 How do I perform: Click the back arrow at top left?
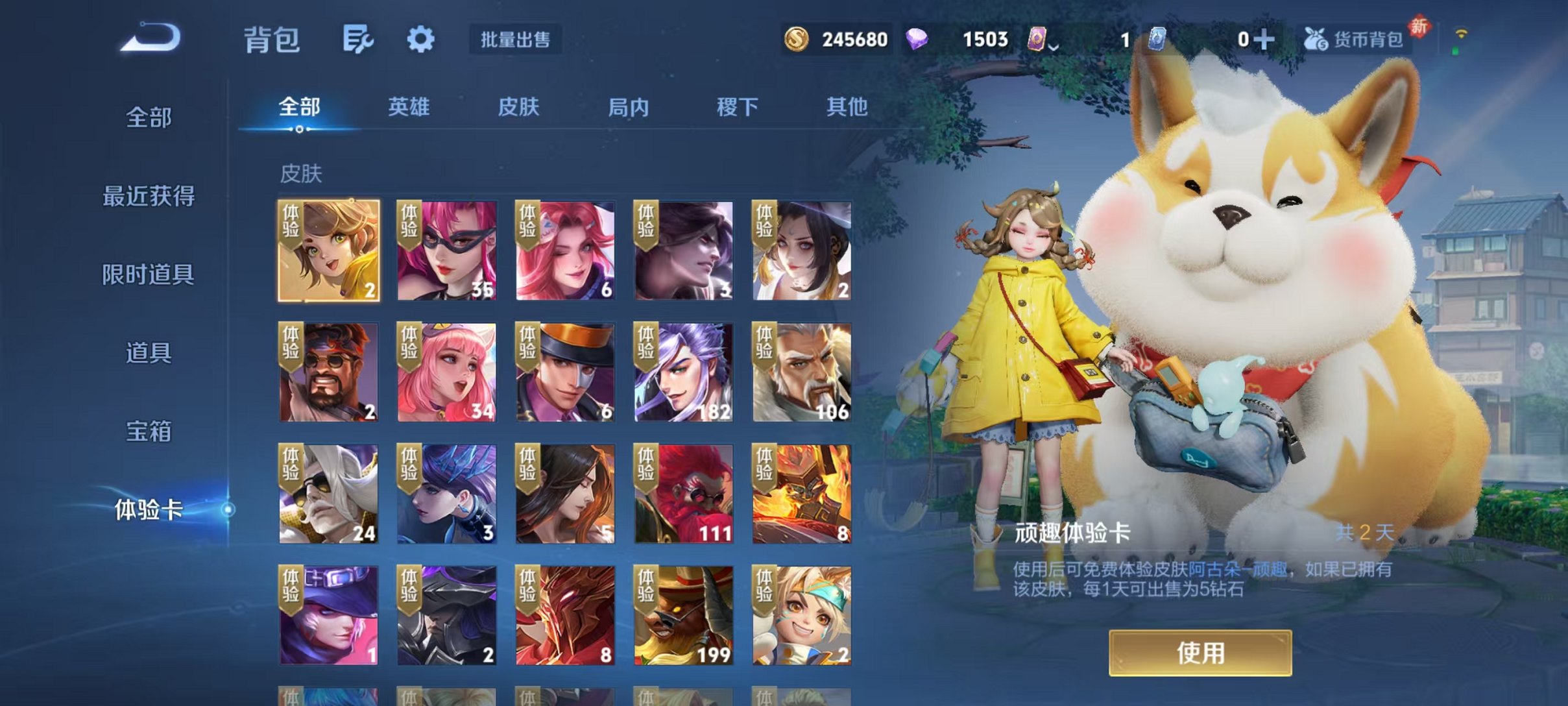point(151,39)
